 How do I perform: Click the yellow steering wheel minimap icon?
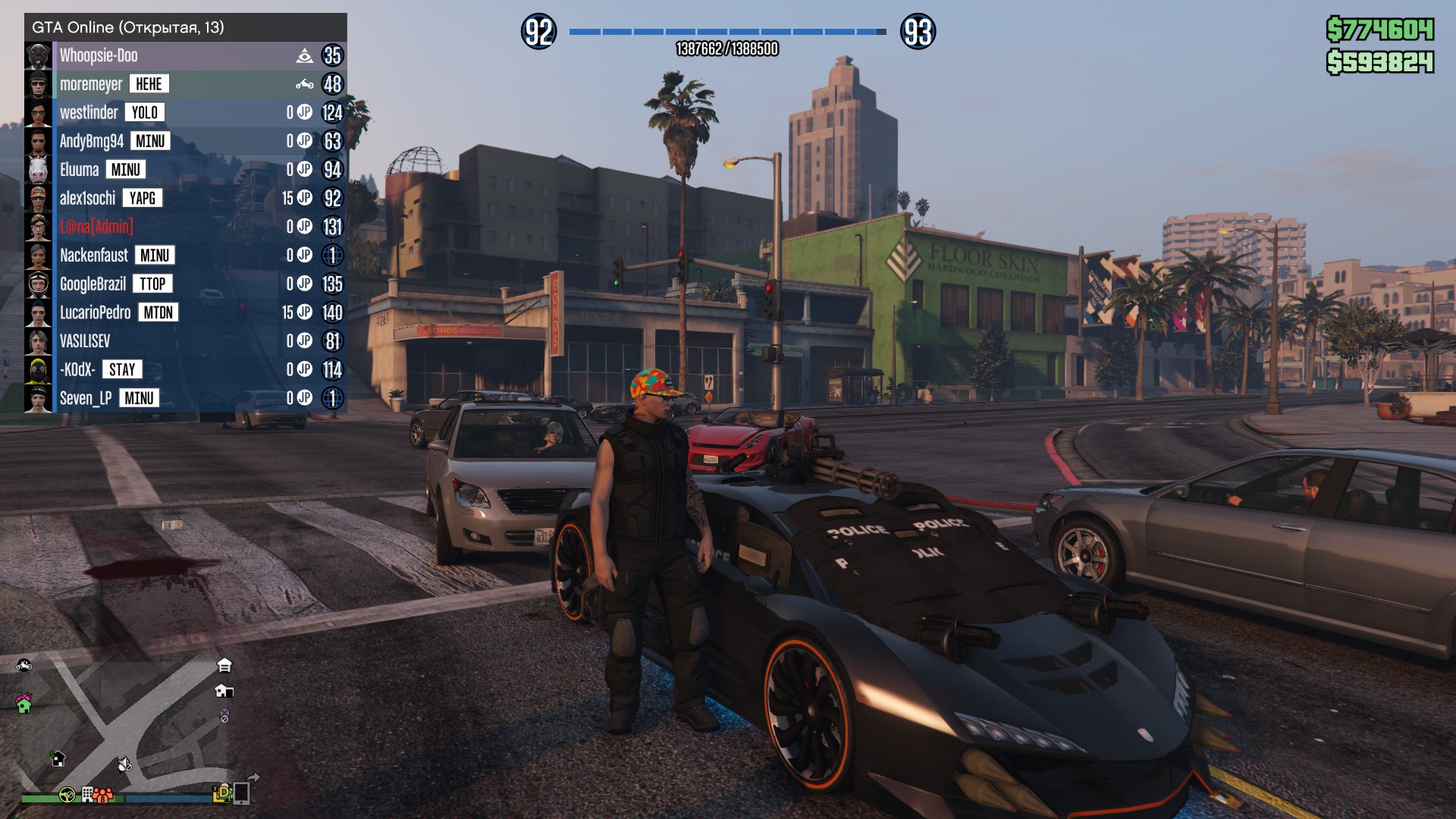pos(67,795)
